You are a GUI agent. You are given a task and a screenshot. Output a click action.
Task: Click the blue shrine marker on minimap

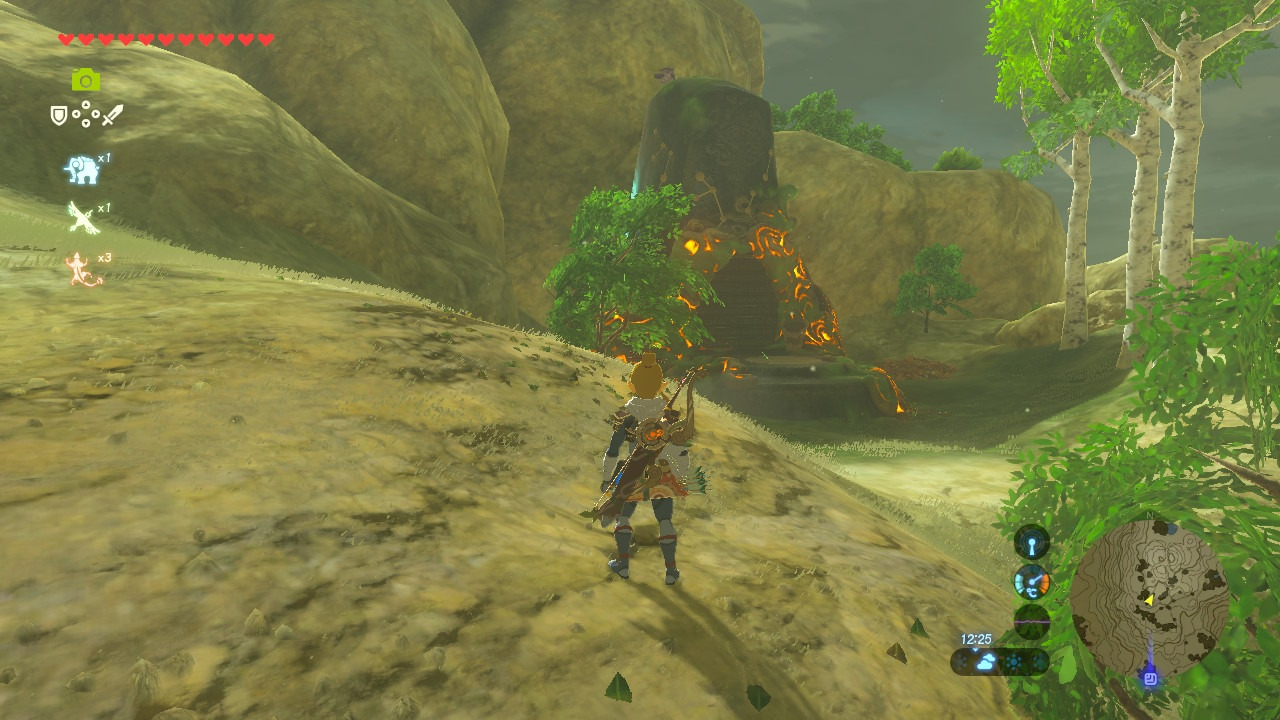pos(1150,678)
